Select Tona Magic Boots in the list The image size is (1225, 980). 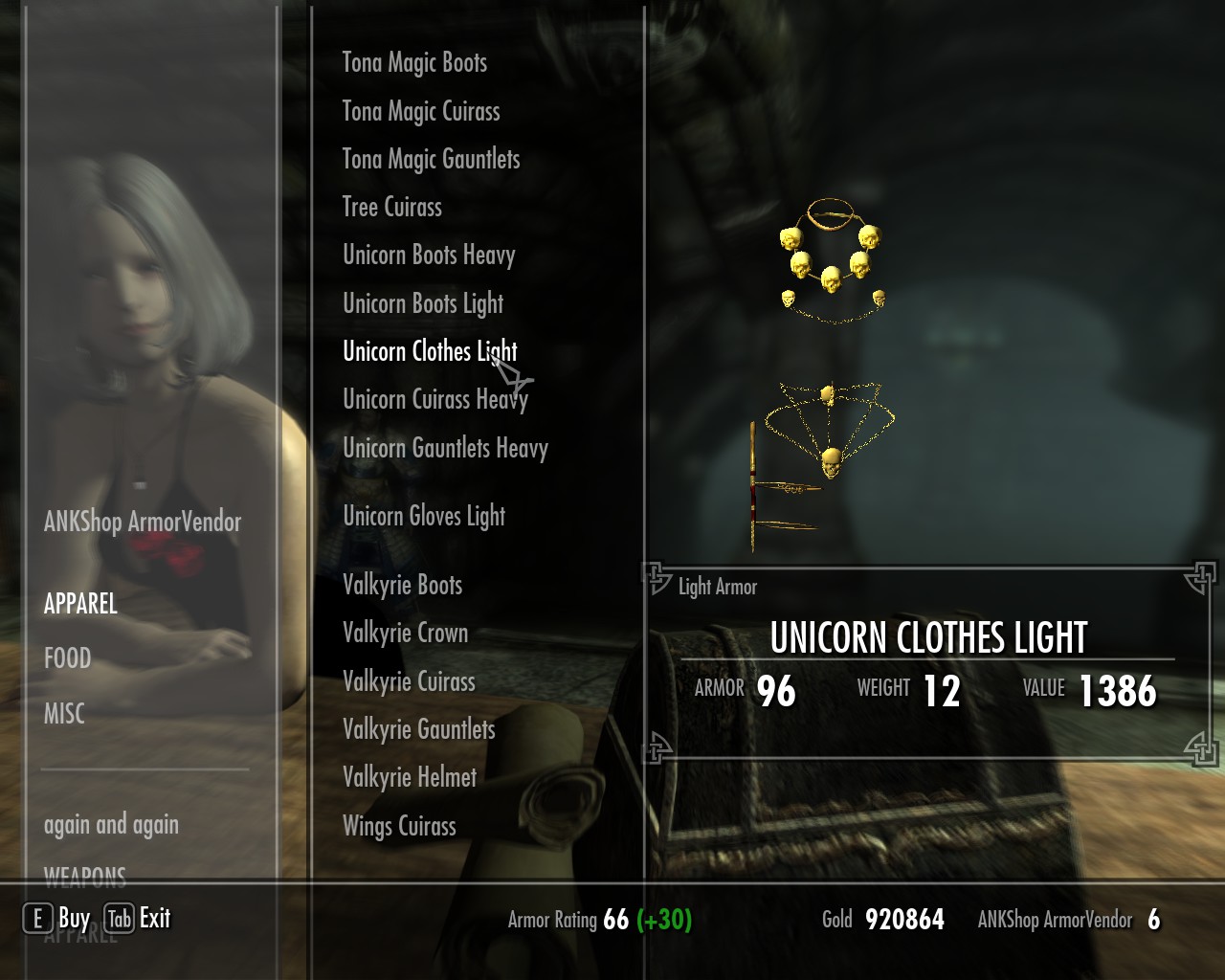click(x=414, y=63)
